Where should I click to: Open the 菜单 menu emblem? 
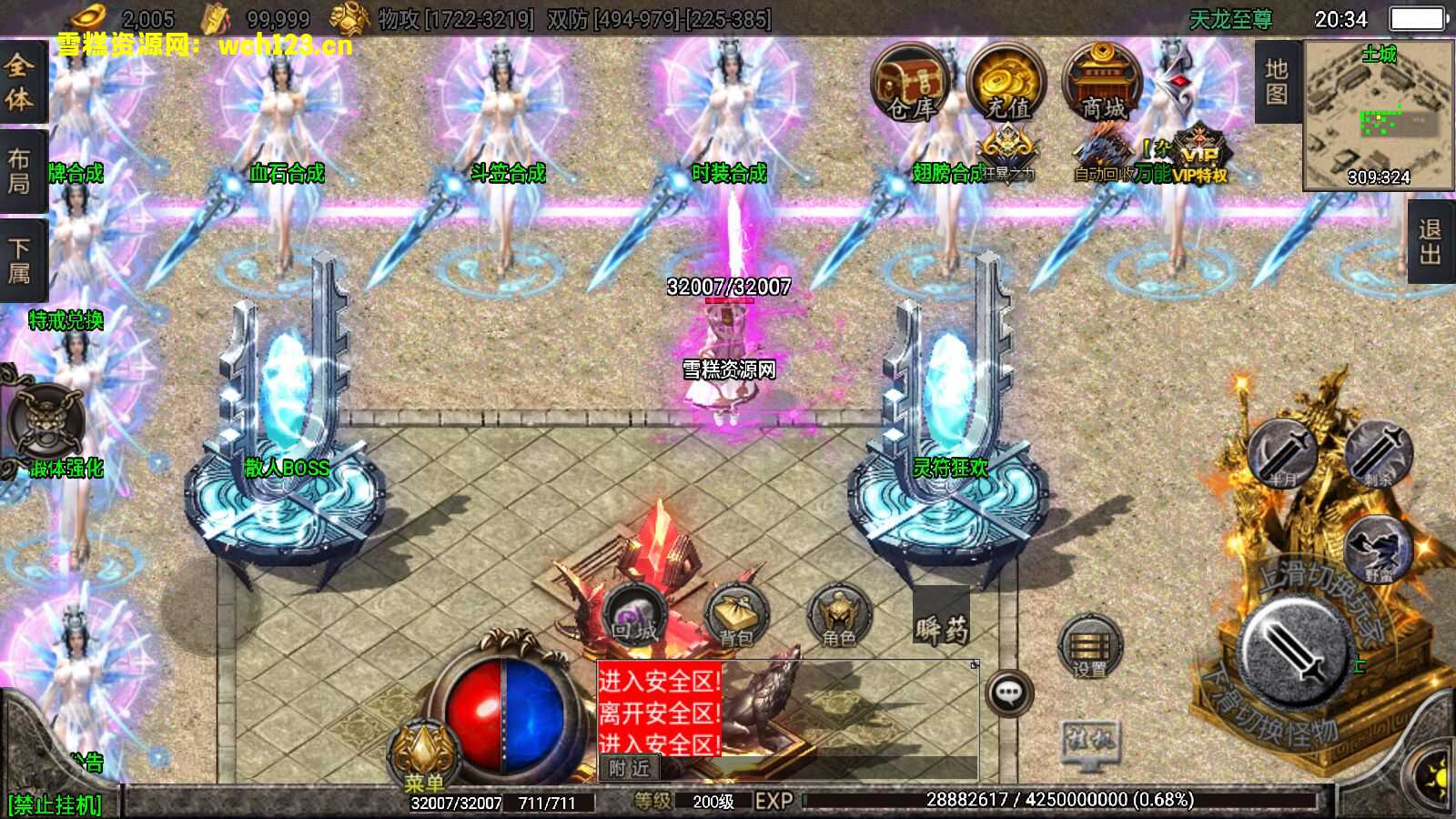click(423, 757)
